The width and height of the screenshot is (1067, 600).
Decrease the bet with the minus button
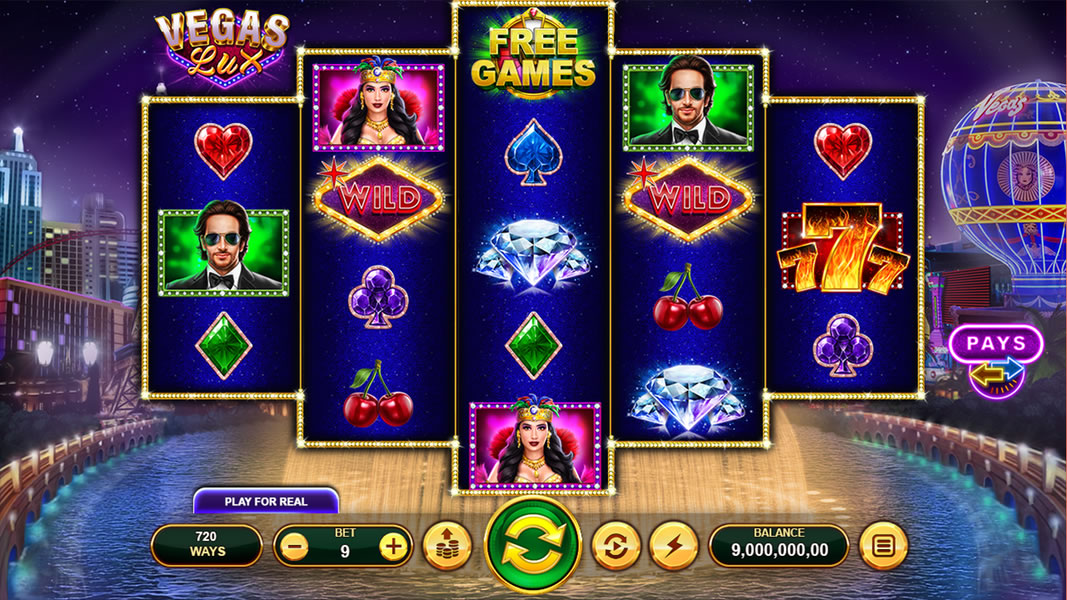pyautogui.click(x=292, y=546)
